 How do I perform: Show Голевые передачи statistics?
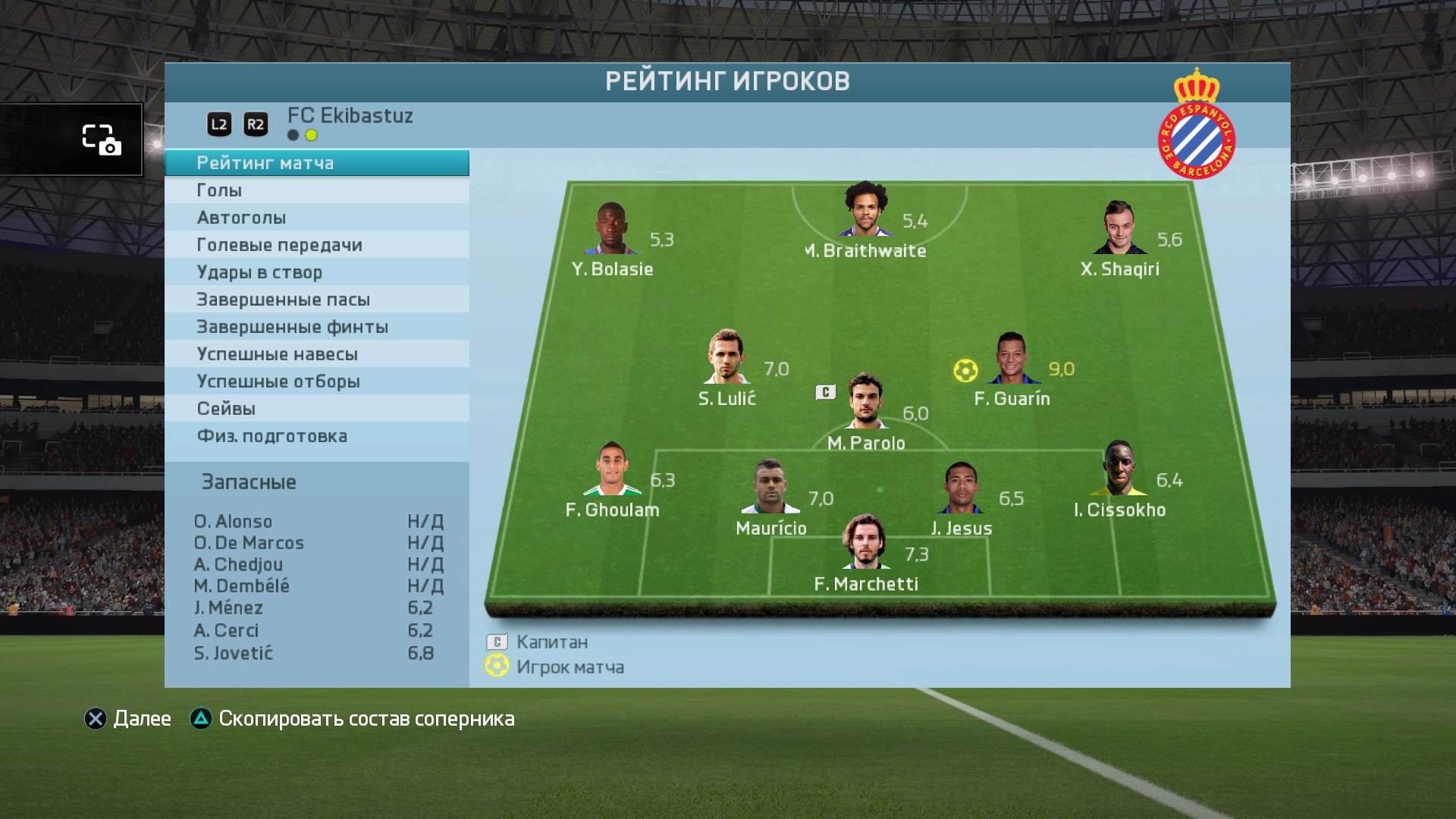pos(316,245)
